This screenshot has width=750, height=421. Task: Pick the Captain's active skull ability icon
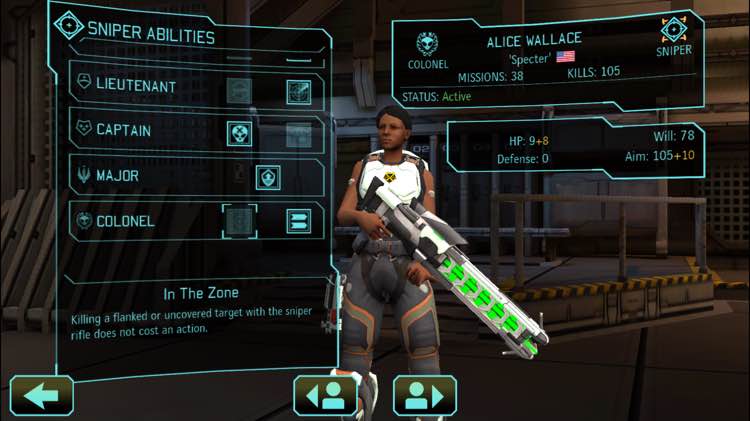coord(239,133)
